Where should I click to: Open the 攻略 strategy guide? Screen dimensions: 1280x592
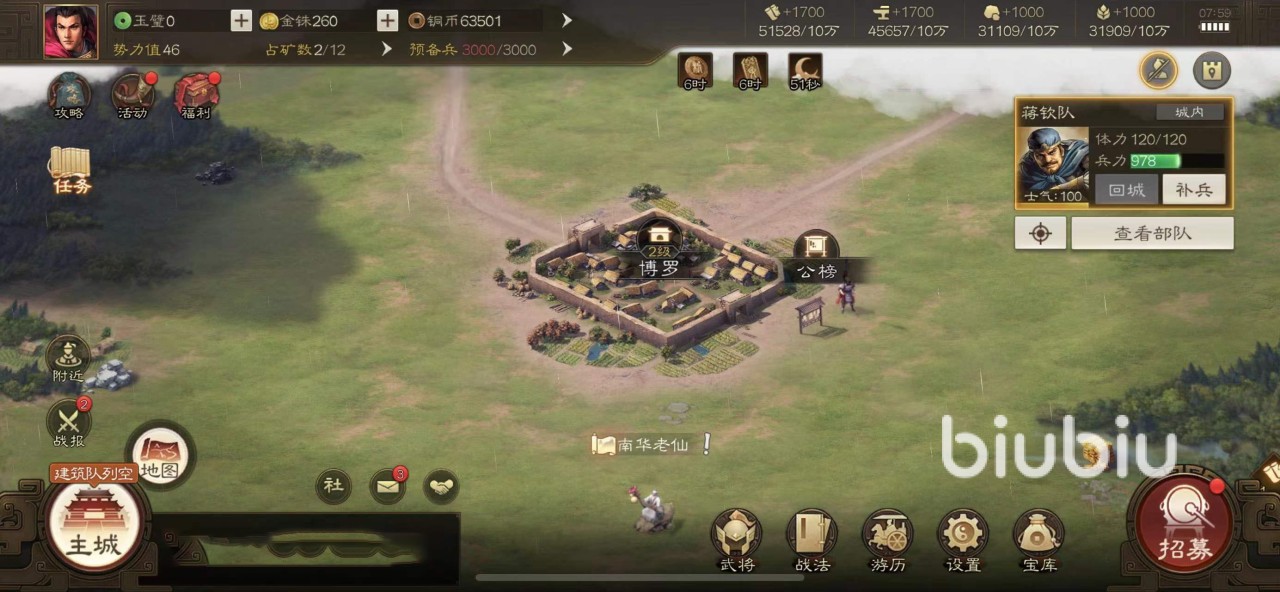[69, 95]
